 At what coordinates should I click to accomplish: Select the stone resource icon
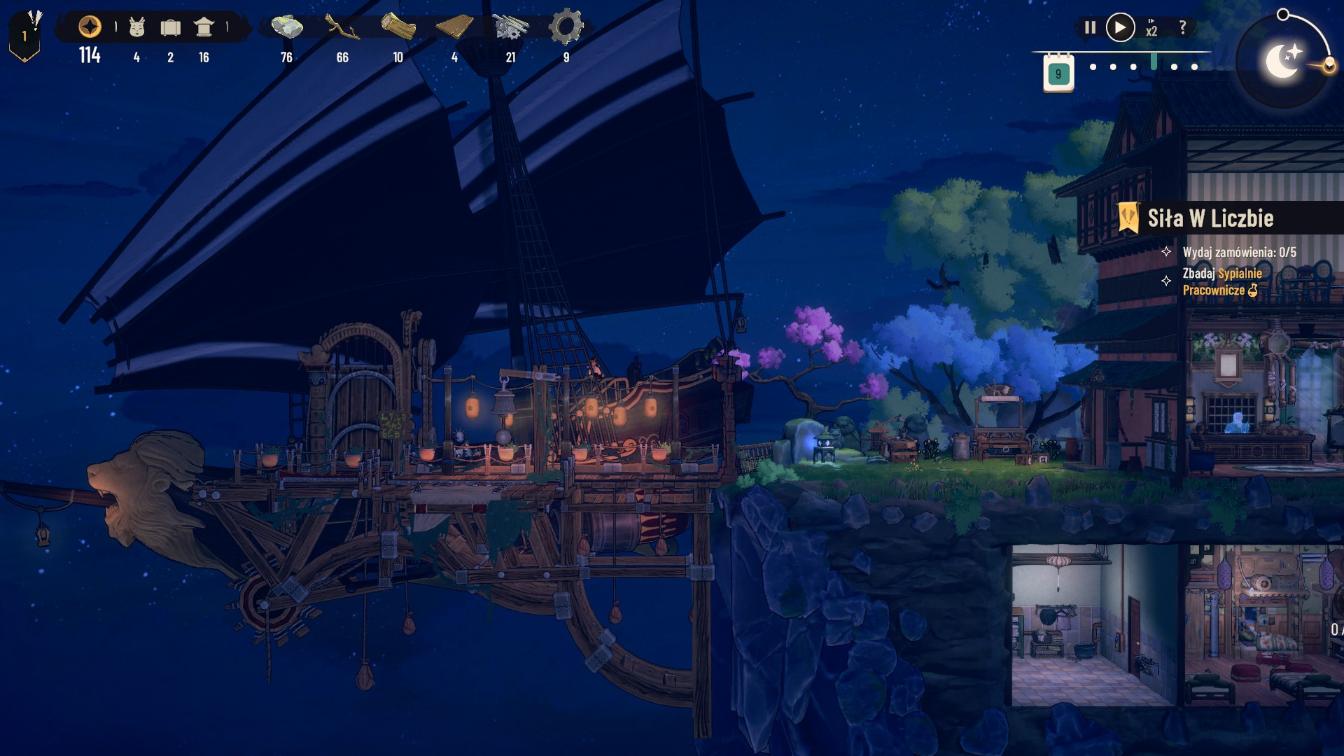click(x=287, y=27)
